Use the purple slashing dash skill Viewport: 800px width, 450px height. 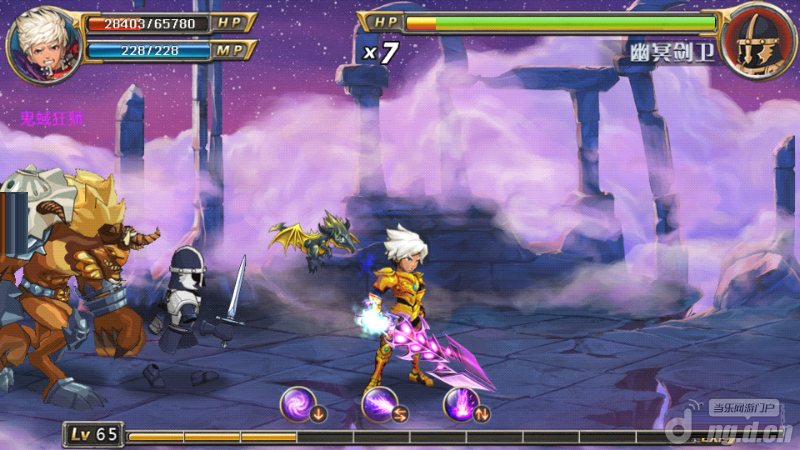click(379, 405)
